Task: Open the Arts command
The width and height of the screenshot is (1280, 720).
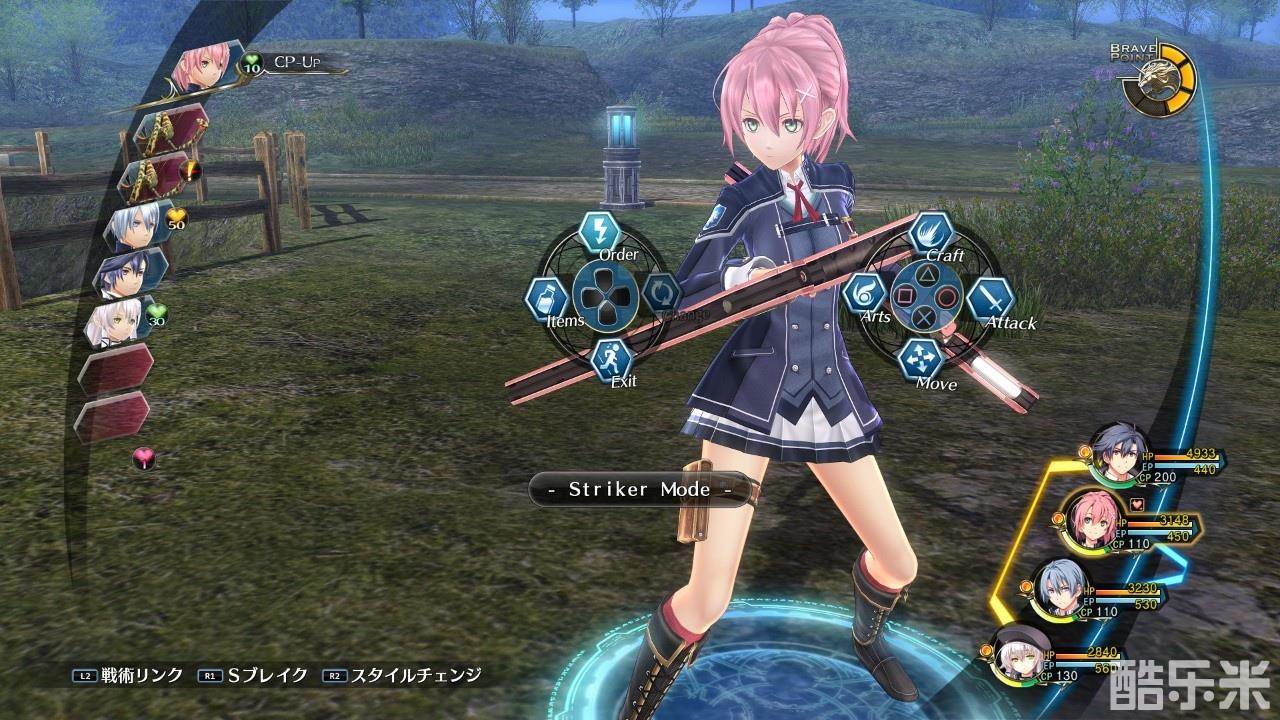Action: pyautogui.click(x=864, y=294)
